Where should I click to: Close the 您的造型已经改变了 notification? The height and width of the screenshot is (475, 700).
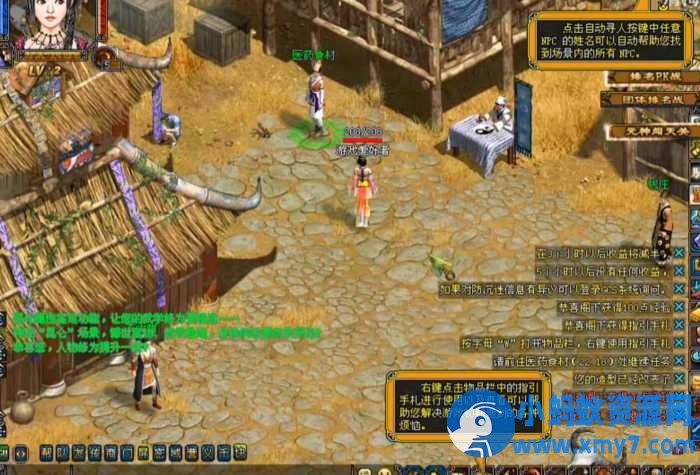(x=679, y=379)
